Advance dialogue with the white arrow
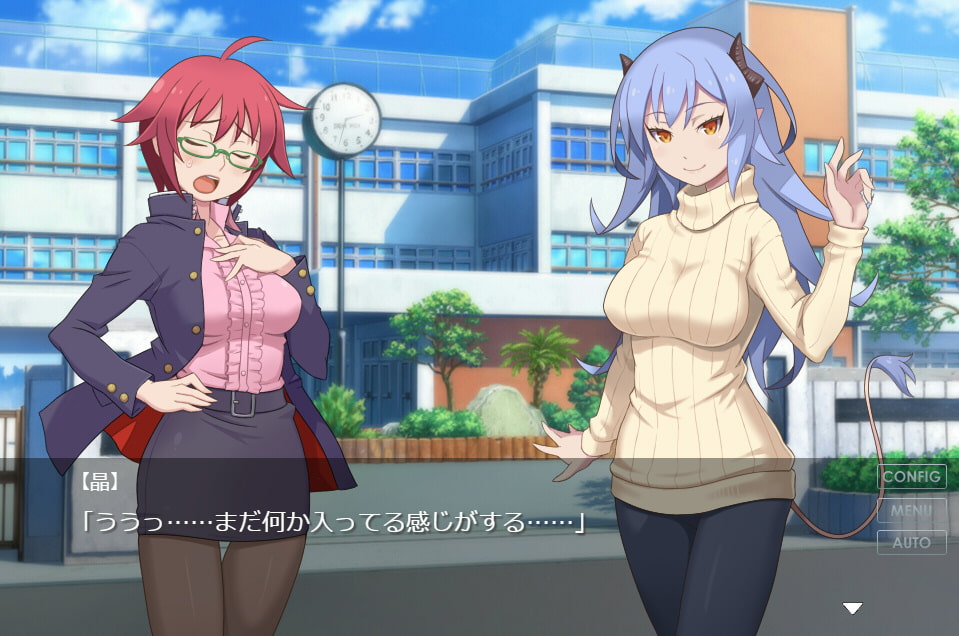The width and height of the screenshot is (959, 636). click(x=852, y=608)
